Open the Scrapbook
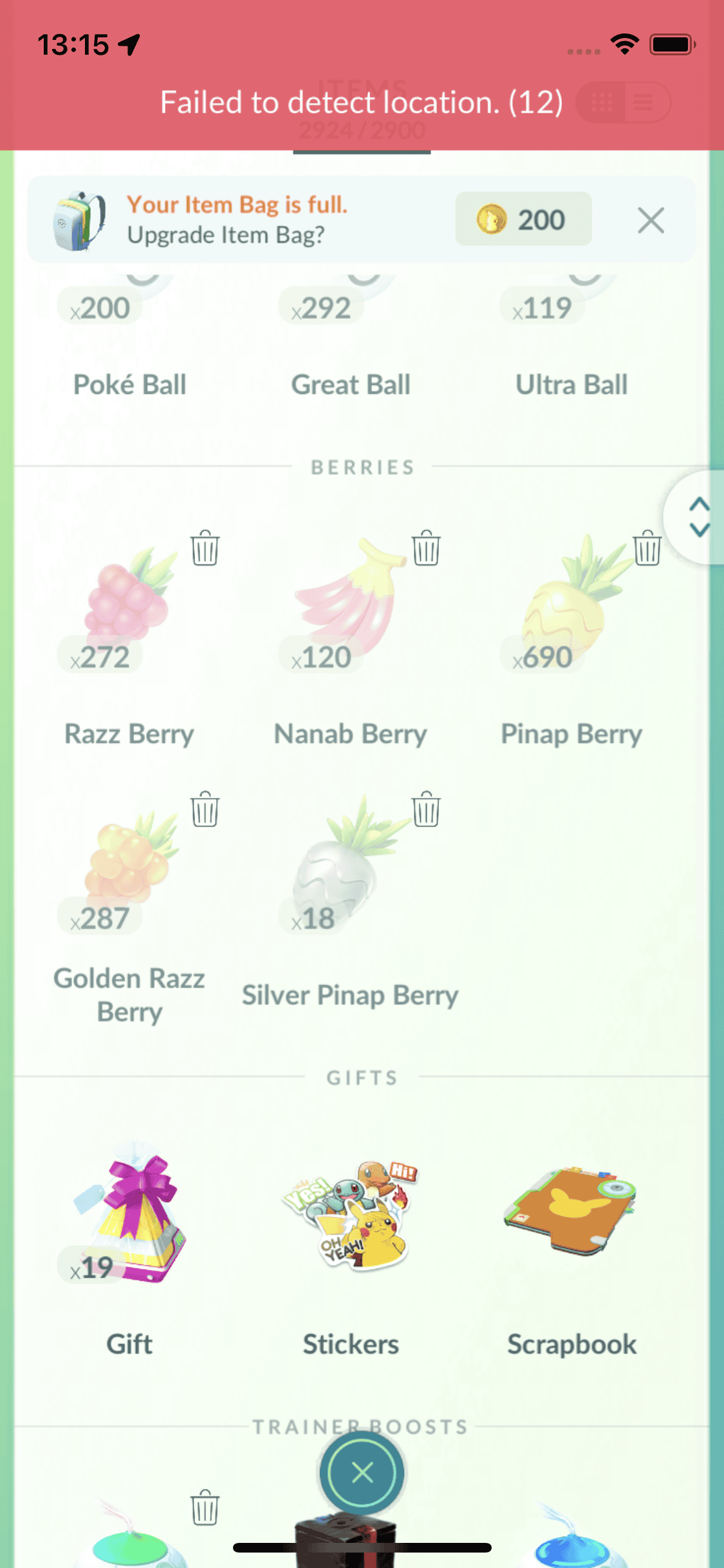 click(x=570, y=1217)
